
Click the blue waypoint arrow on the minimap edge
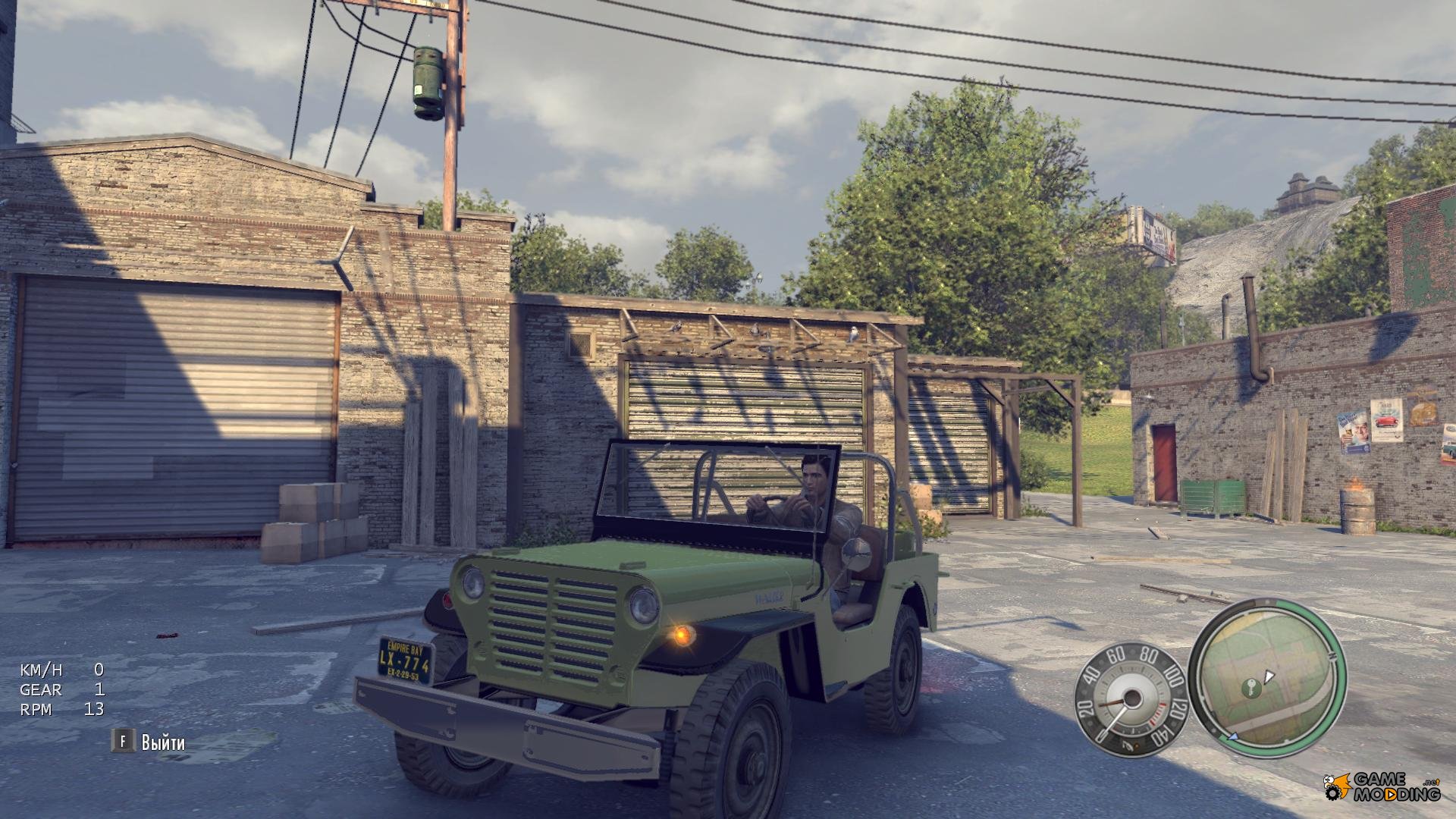point(1234,737)
